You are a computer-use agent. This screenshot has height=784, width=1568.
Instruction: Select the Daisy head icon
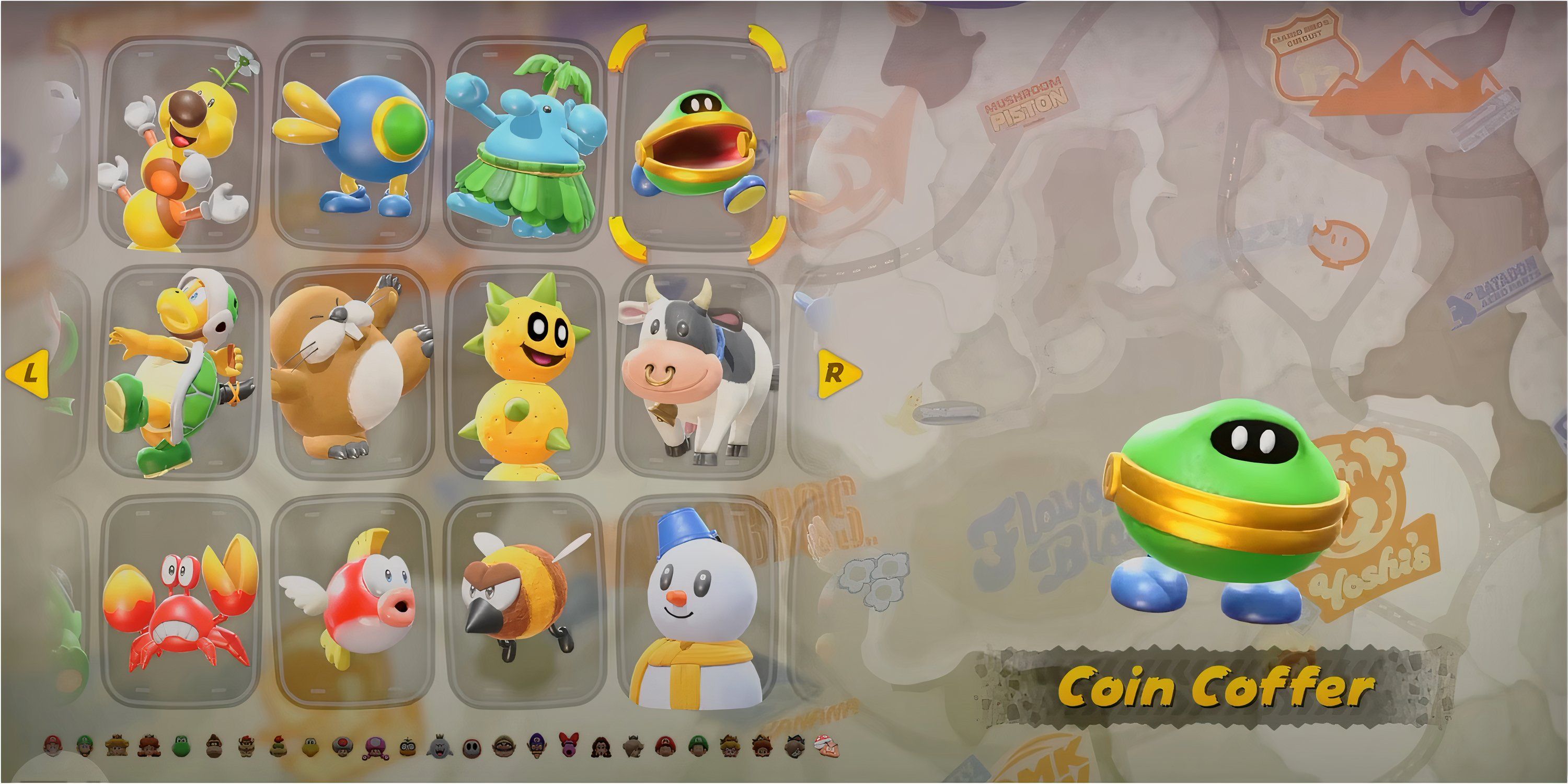[x=149, y=746]
